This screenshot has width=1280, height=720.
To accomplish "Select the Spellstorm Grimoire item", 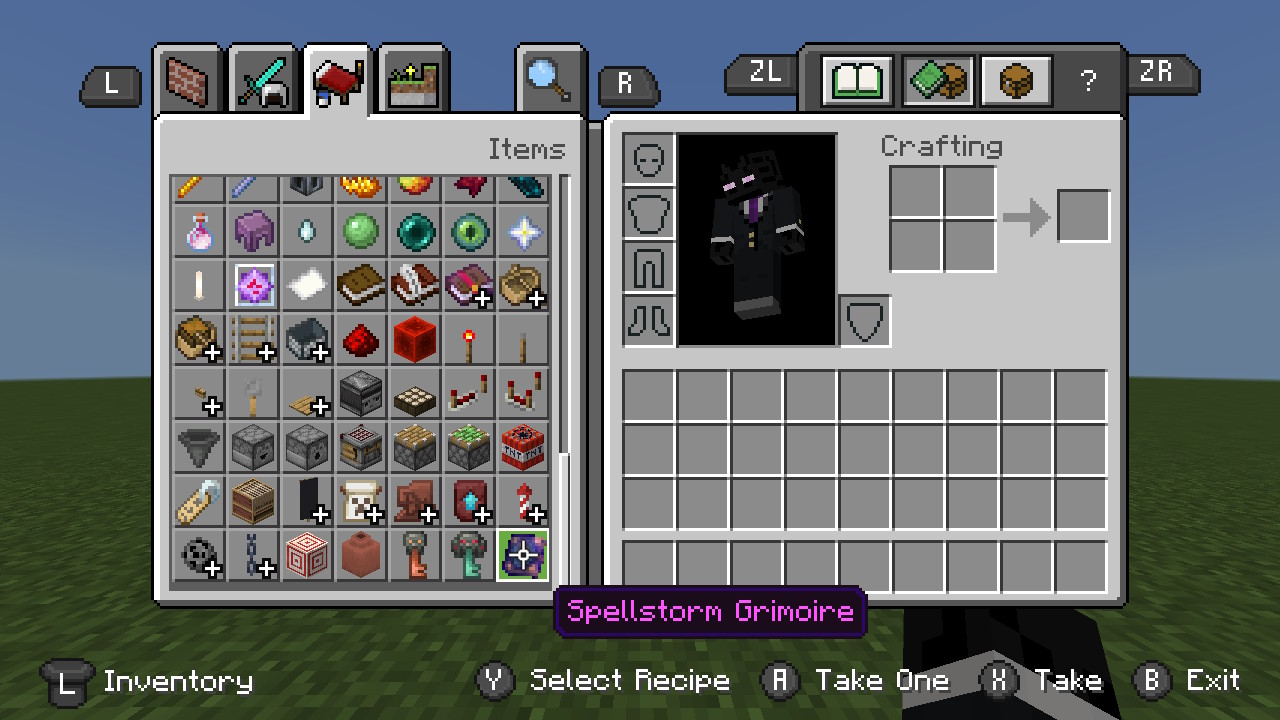I will 523,555.
